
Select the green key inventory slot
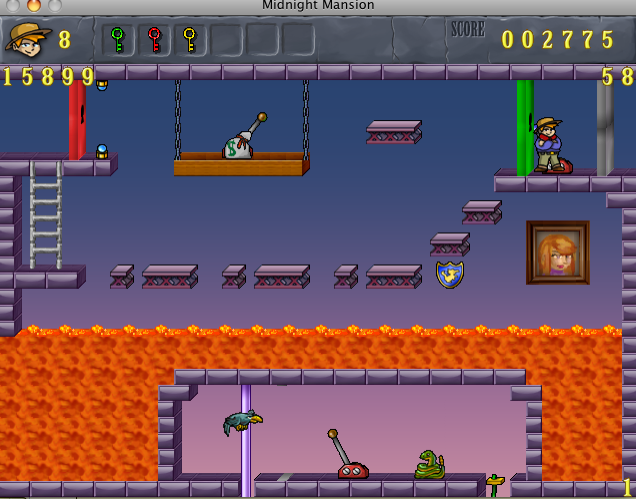(118, 40)
